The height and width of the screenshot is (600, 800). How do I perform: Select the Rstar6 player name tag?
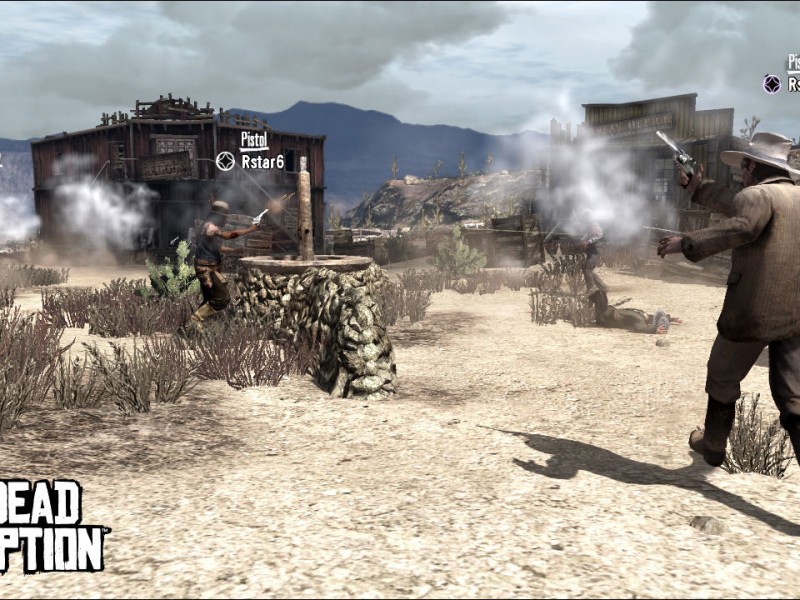263,161
